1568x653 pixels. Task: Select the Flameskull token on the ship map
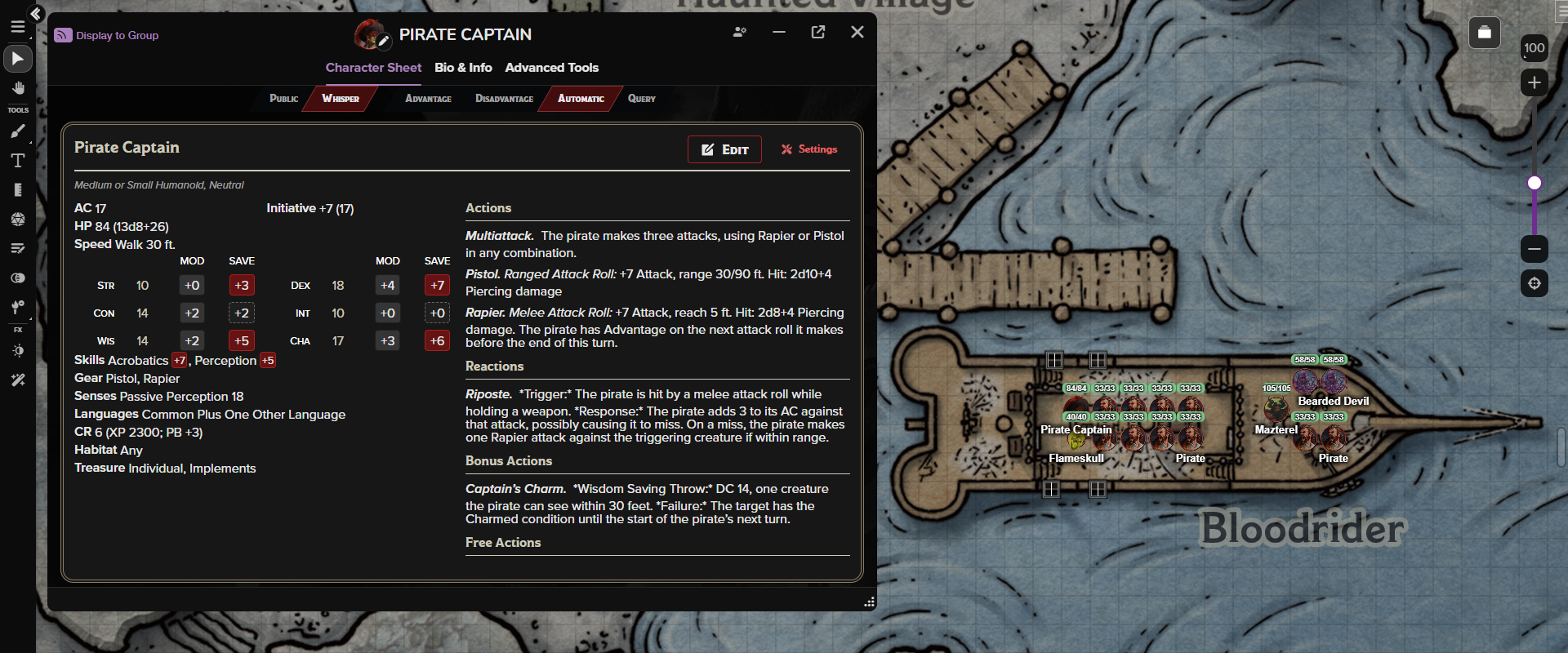coord(1076,441)
